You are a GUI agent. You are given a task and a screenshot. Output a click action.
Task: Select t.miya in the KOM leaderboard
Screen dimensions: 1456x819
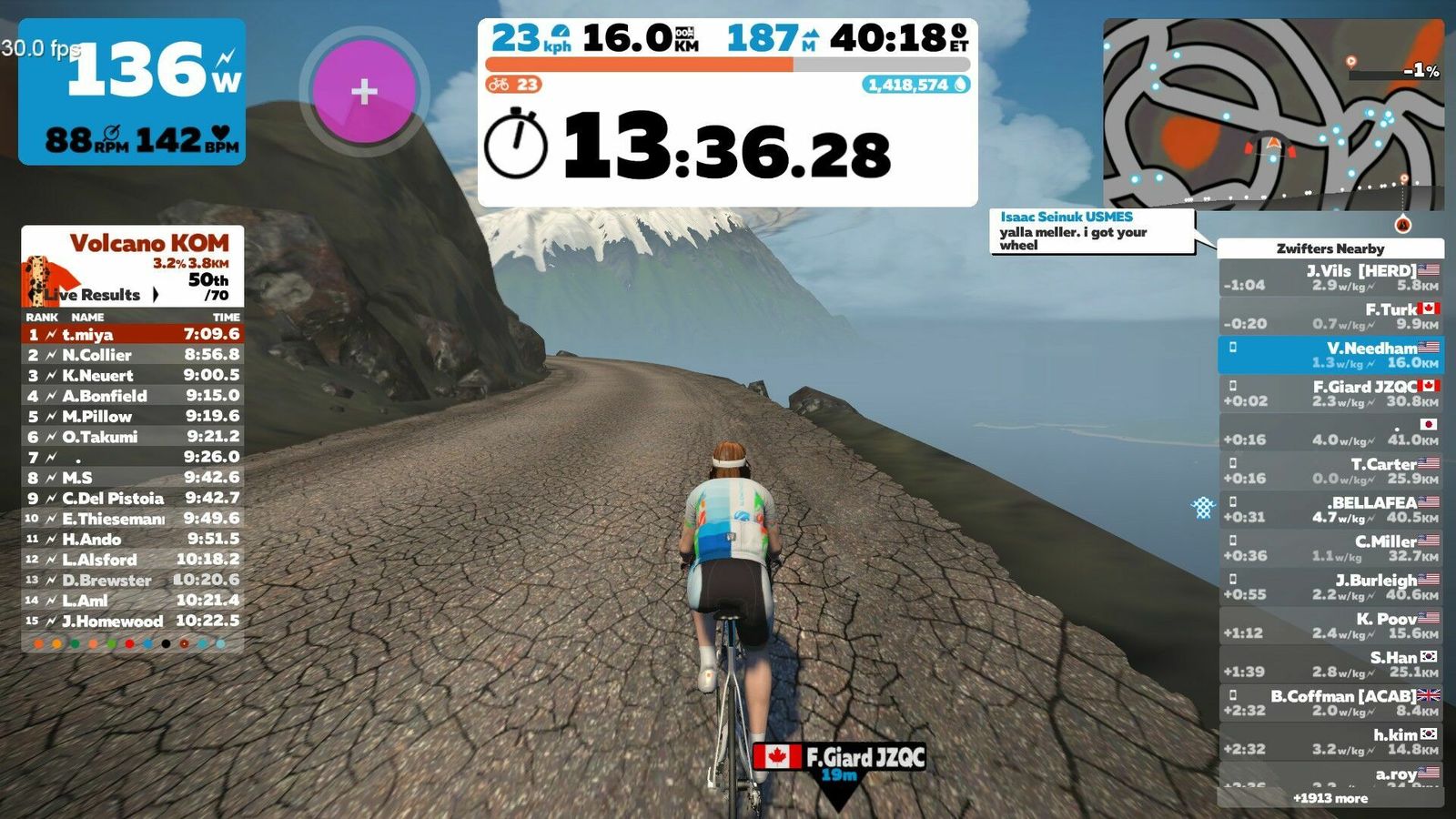click(x=133, y=335)
